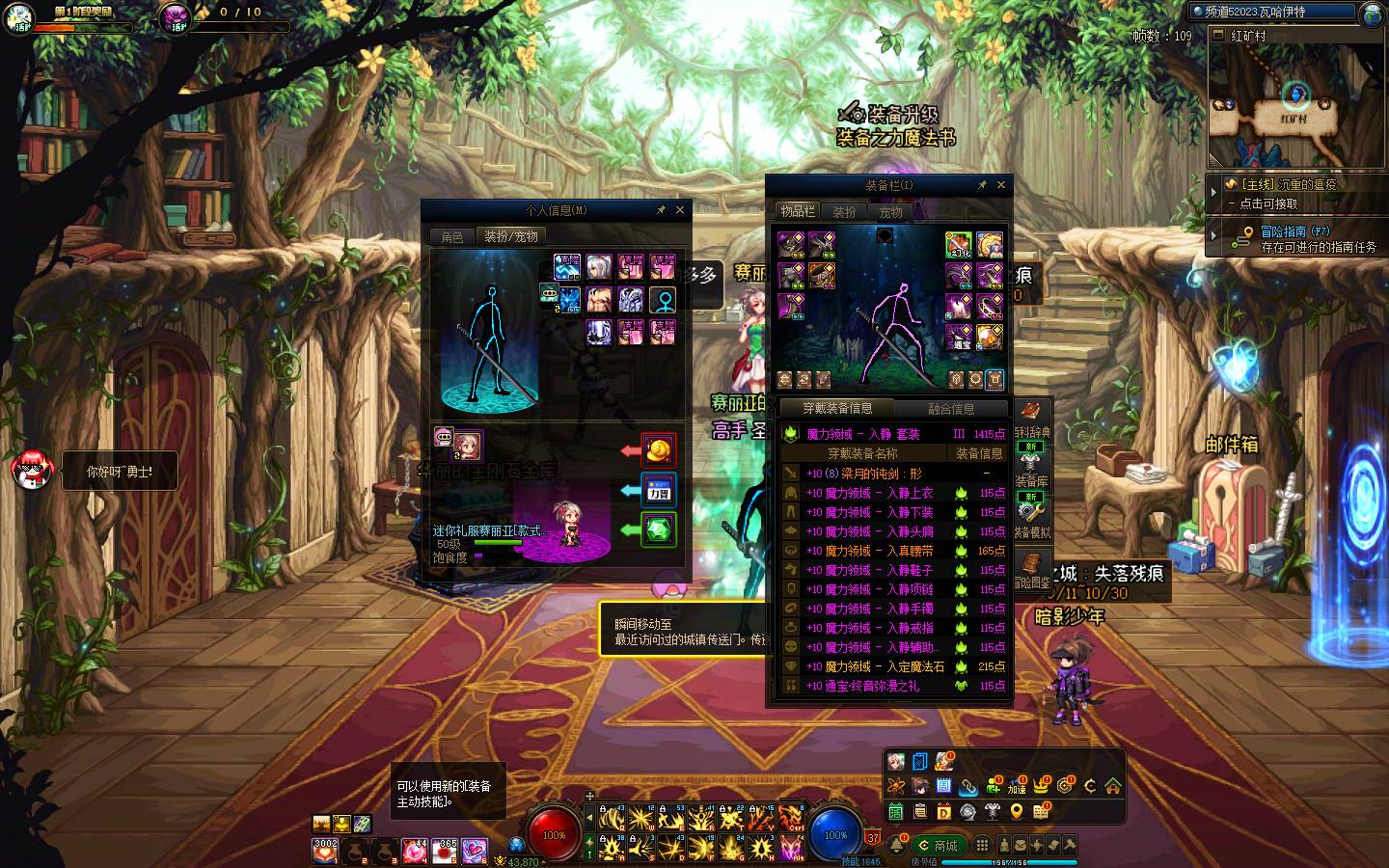This screenshot has width=1389, height=868.
Task: Close the 装备栏 equipment window
Action: tap(1000, 185)
